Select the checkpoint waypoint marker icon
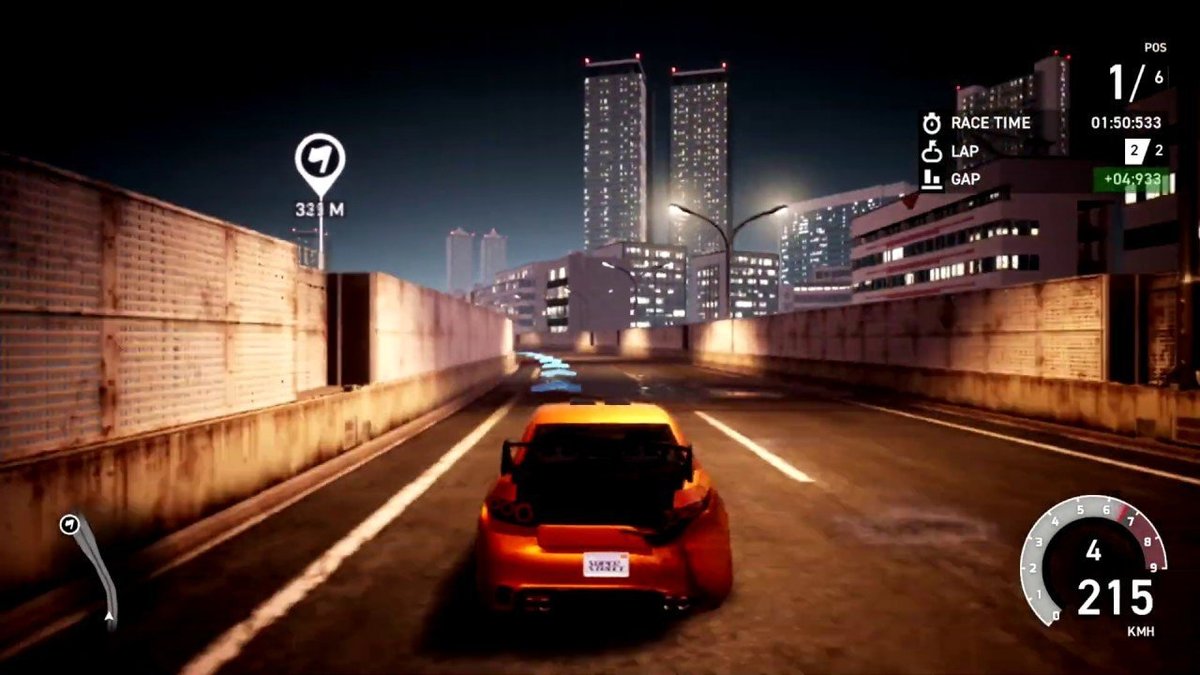The width and height of the screenshot is (1200, 675). [320, 161]
